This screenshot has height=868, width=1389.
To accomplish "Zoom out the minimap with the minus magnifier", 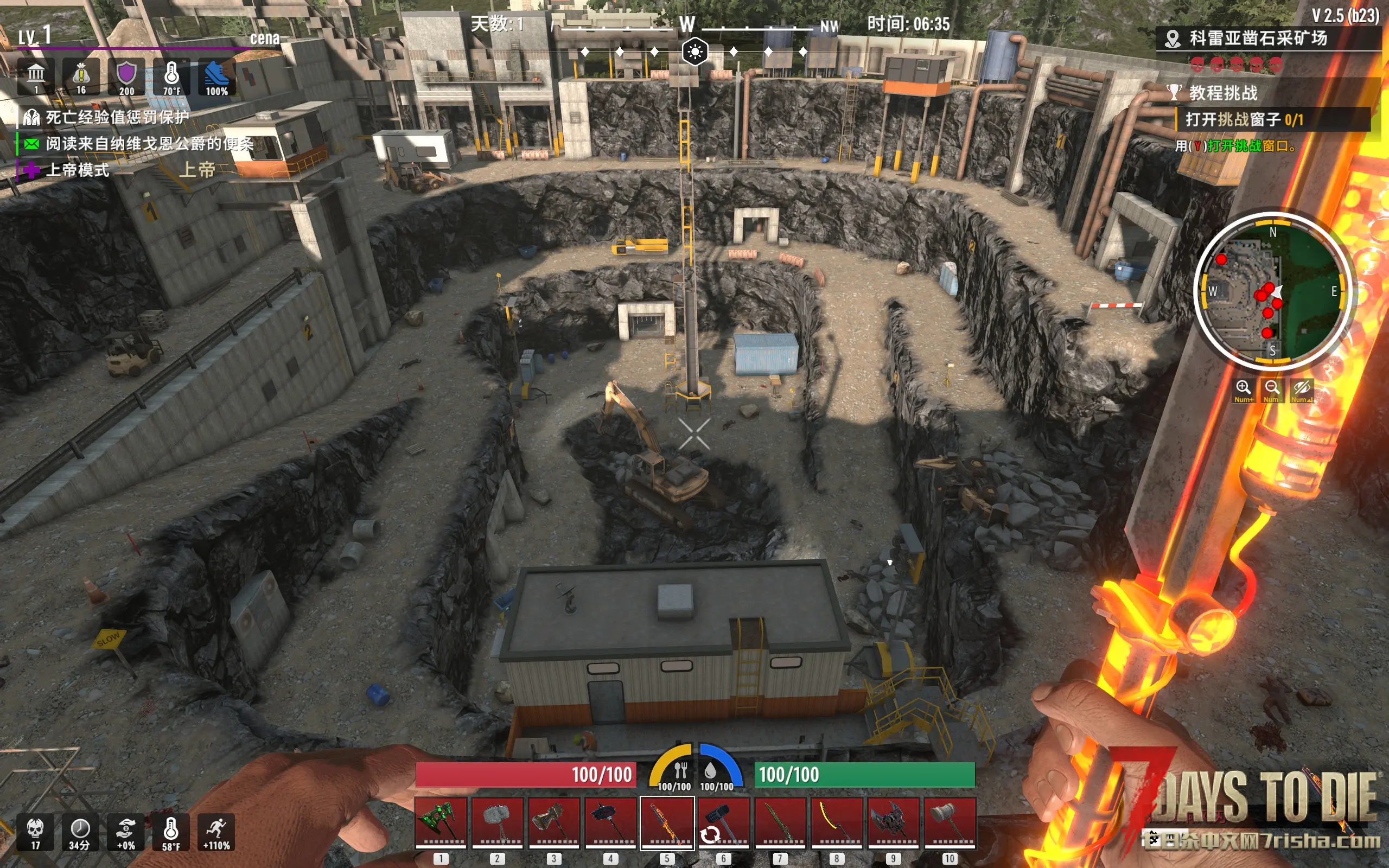I will 1272,390.
